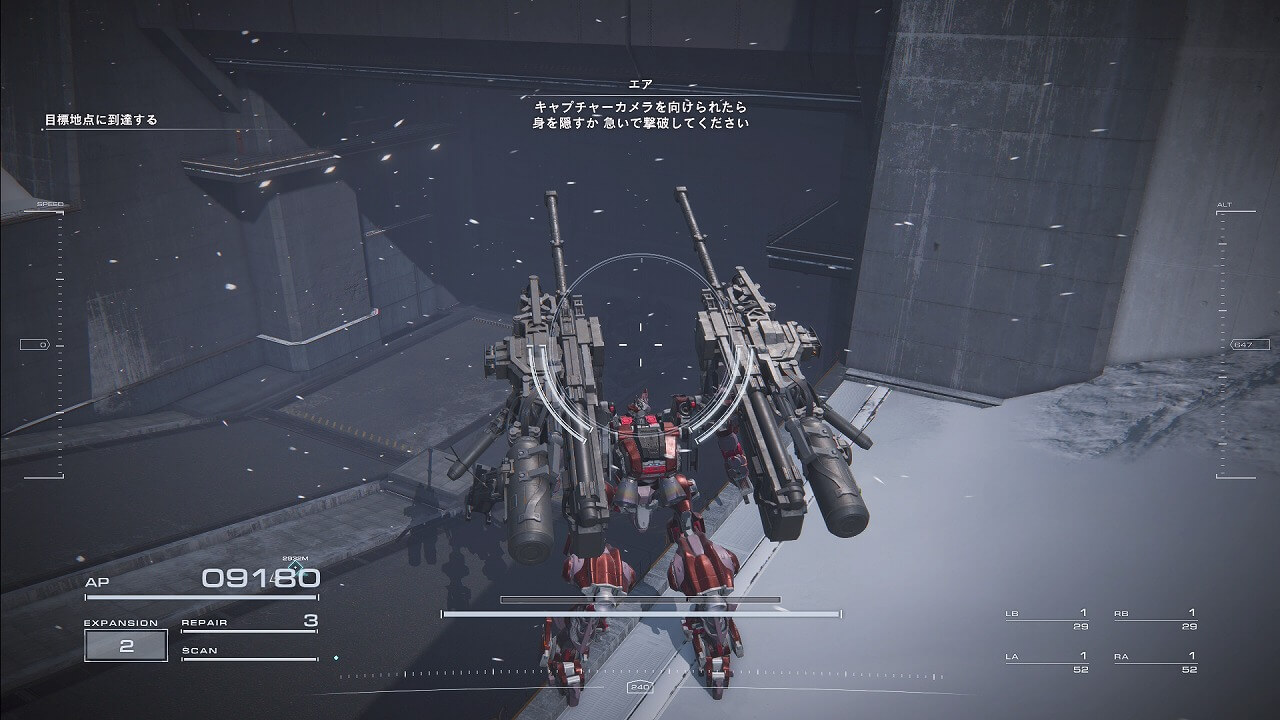The image size is (1280, 720).
Task: Choose the LA weapon slot
Action: tap(1047, 662)
